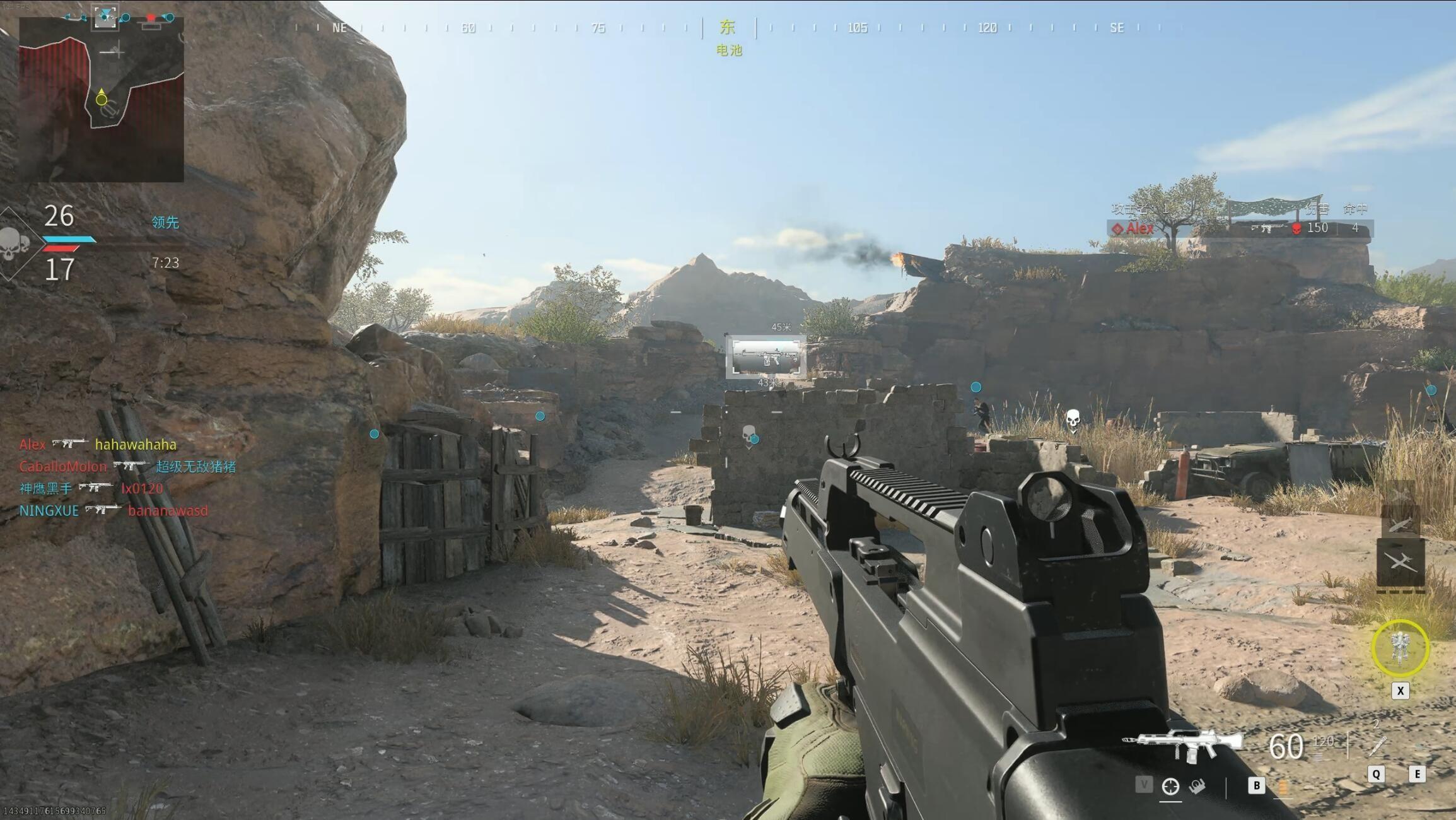Select the CaballoMolon killfeed entry
Image resolution: width=1456 pixels, height=820 pixels.
(x=127, y=467)
